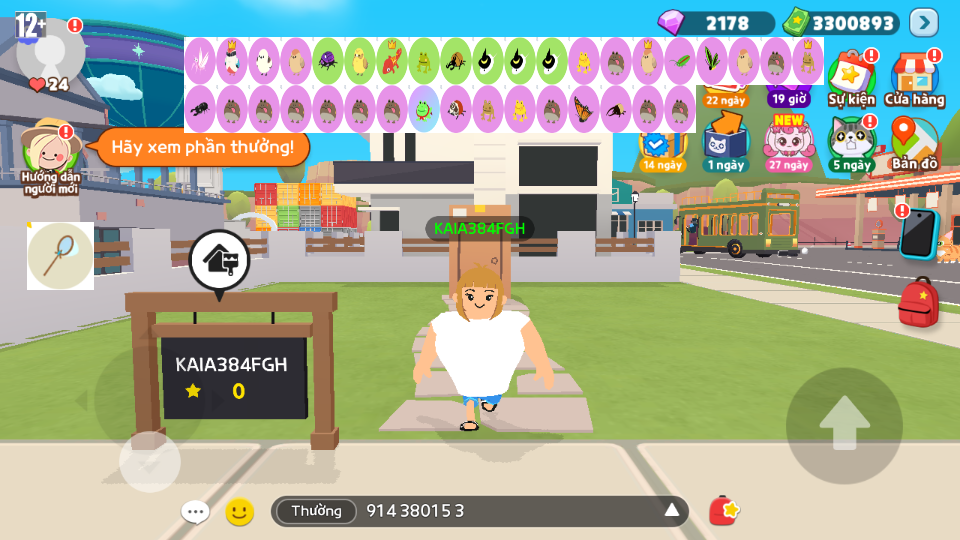This screenshot has height=540, width=960.
Task: Open the phone menu icon
Action: coord(918,233)
